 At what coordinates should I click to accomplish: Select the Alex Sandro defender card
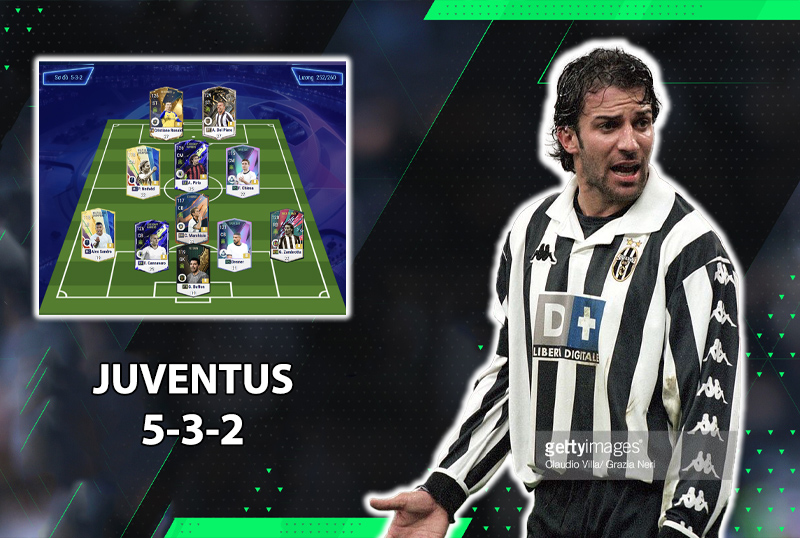98,233
